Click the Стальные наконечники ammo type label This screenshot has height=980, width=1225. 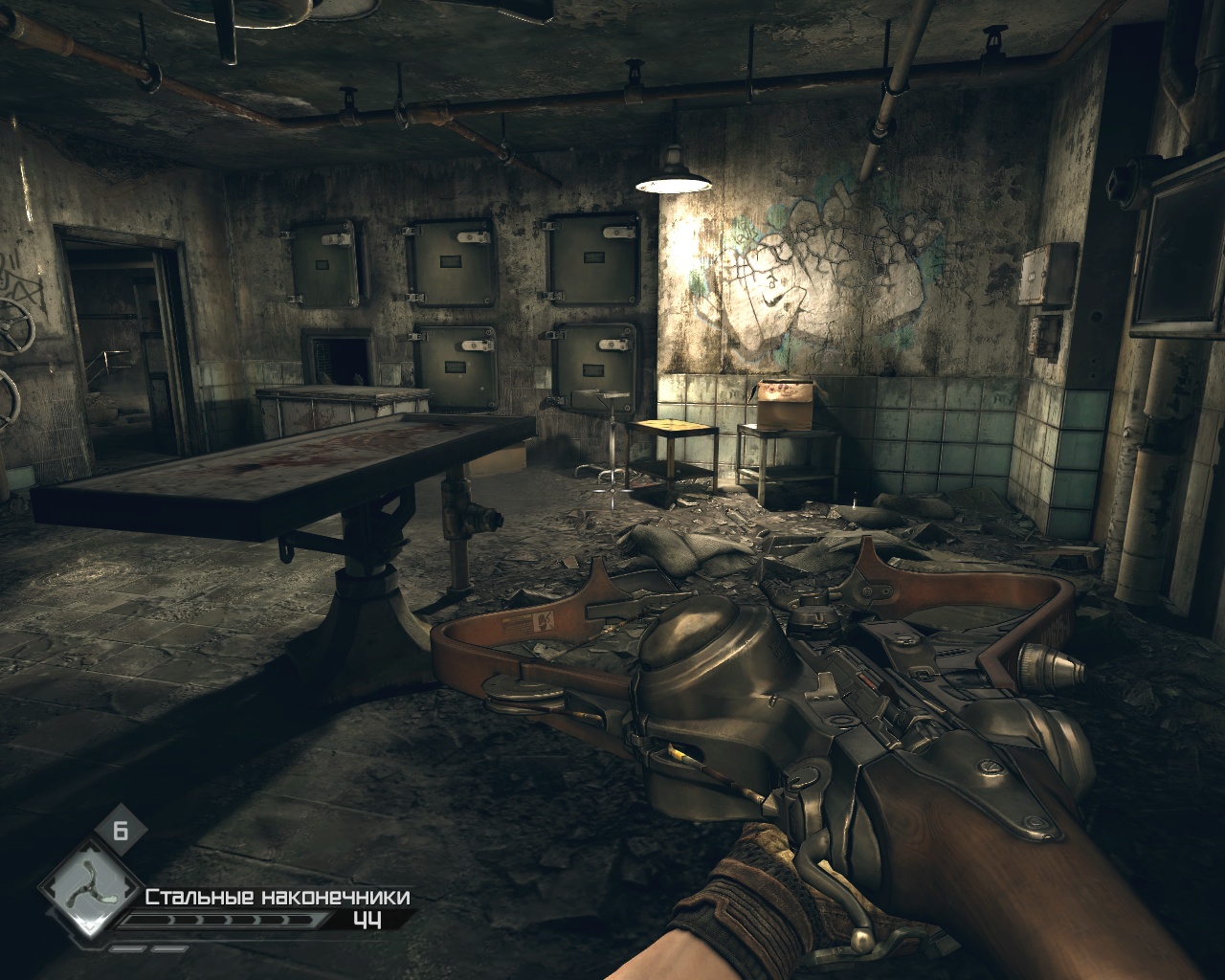pyautogui.click(x=278, y=897)
